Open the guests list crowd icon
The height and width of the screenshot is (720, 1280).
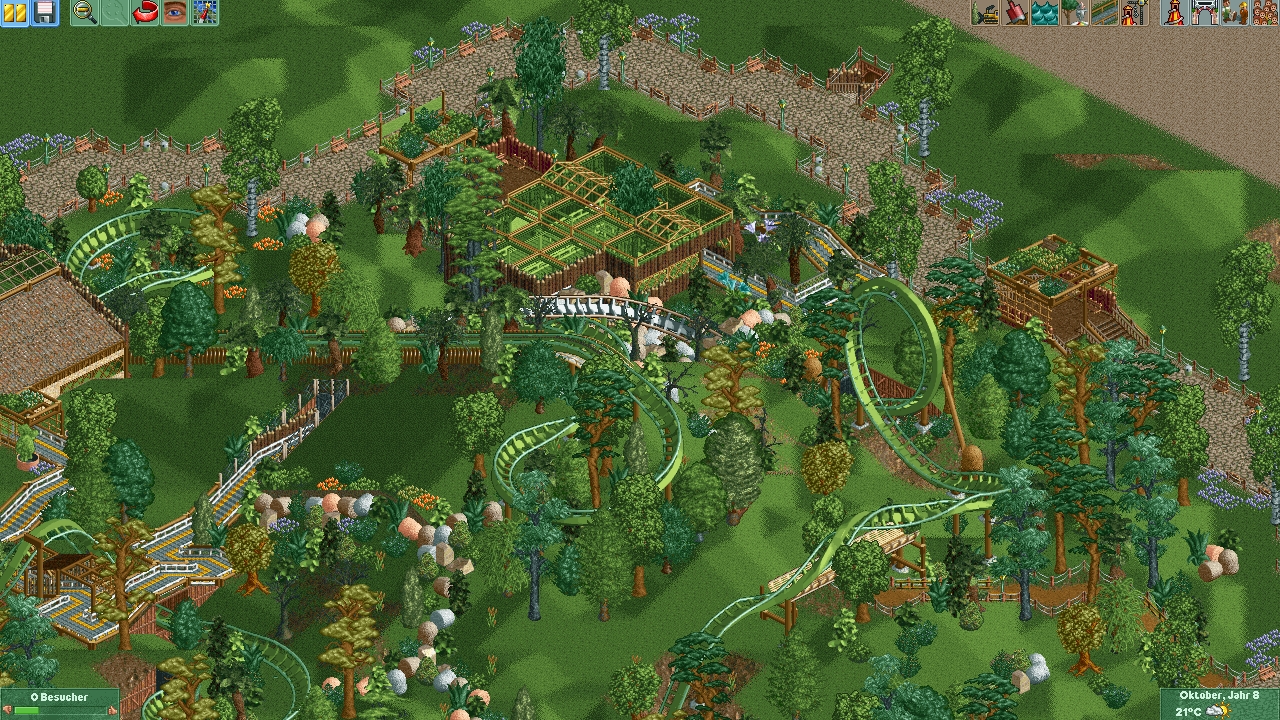(x=1264, y=12)
